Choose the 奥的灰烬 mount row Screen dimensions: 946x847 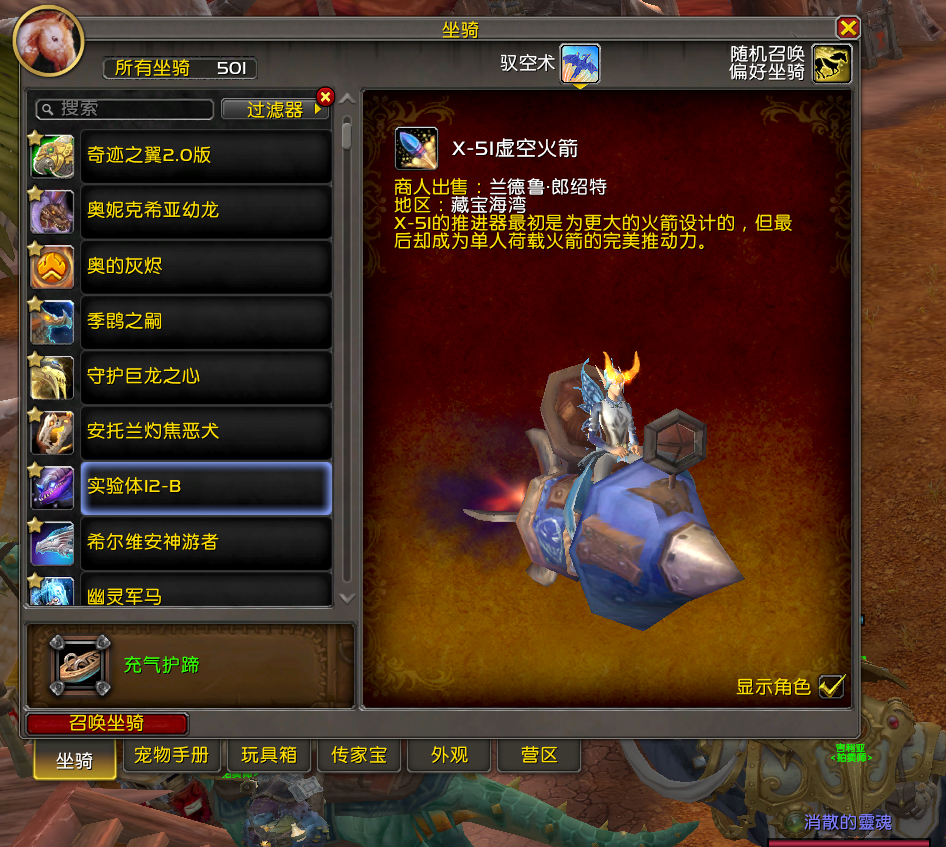(x=205, y=266)
